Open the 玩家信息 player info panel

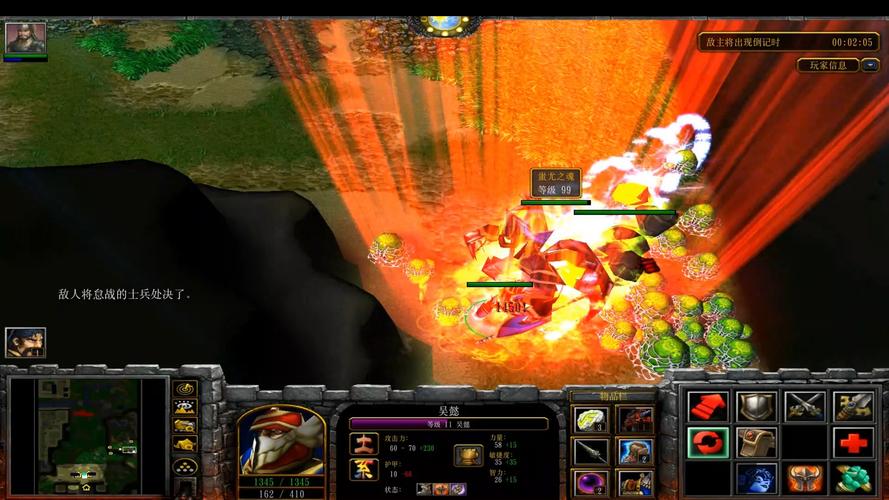click(x=827, y=65)
